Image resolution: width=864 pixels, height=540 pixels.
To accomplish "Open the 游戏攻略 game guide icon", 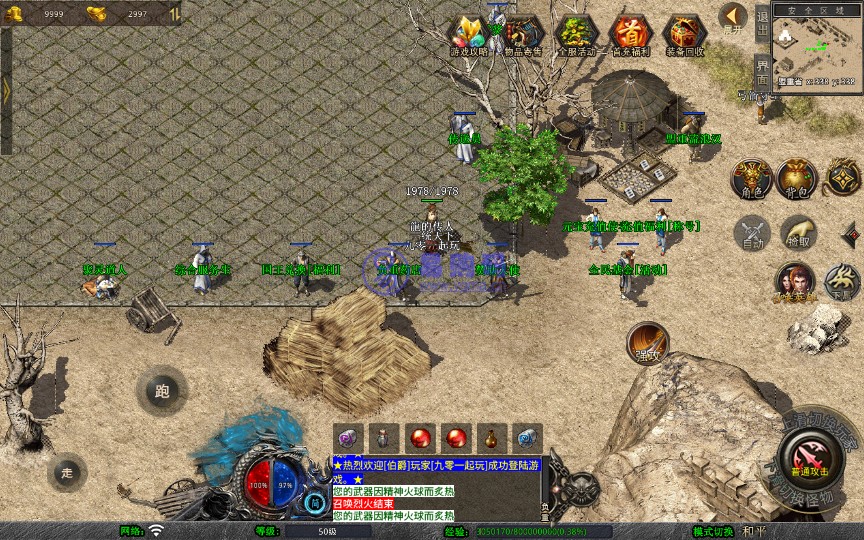I will point(468,35).
